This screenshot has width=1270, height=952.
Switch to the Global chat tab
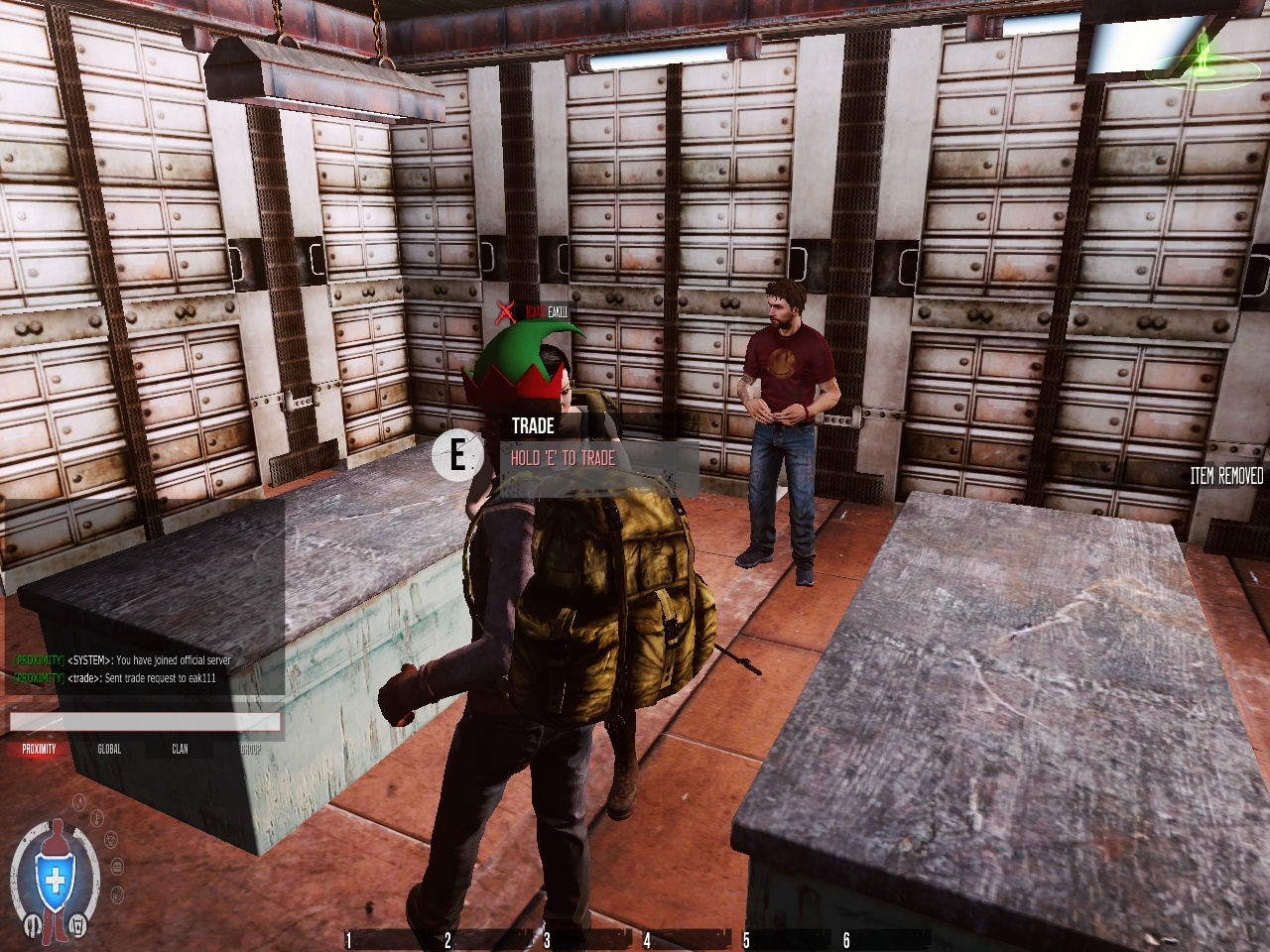[109, 749]
